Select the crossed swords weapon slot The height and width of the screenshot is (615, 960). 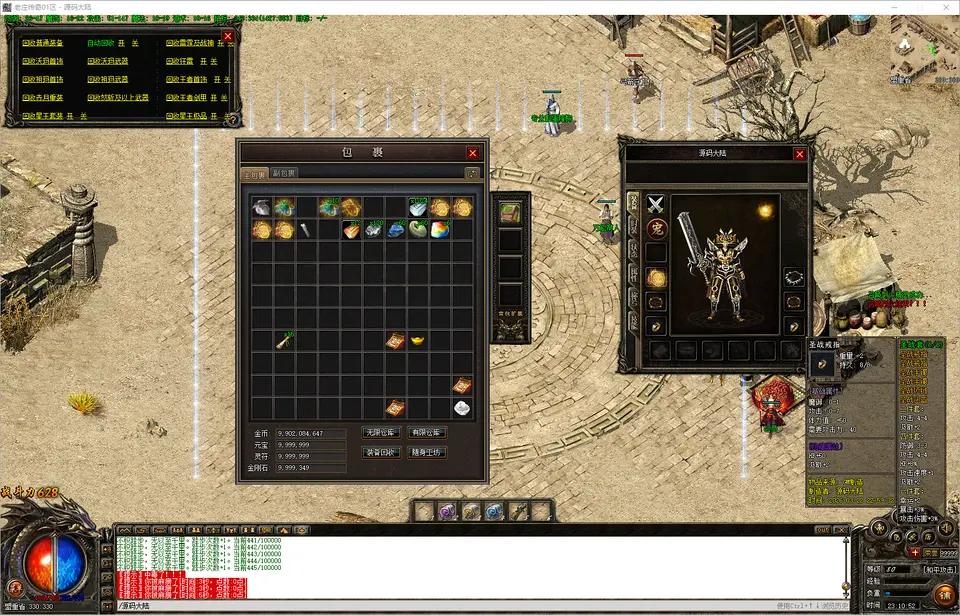point(656,205)
